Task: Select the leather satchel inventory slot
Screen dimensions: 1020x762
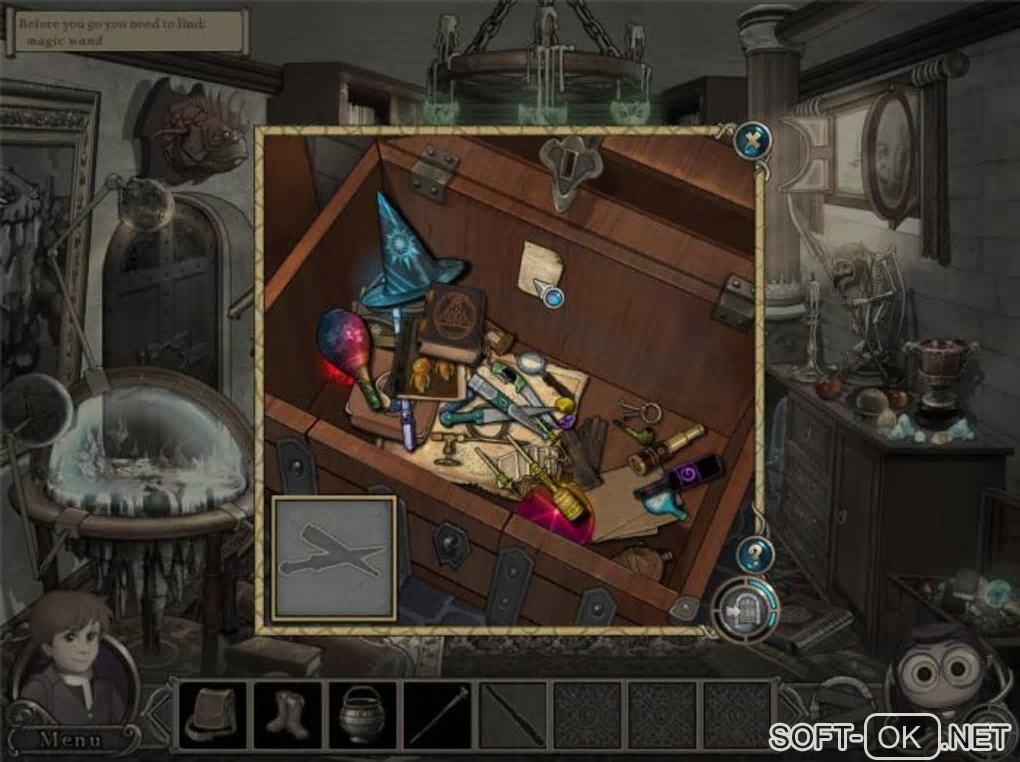Action: click(212, 714)
